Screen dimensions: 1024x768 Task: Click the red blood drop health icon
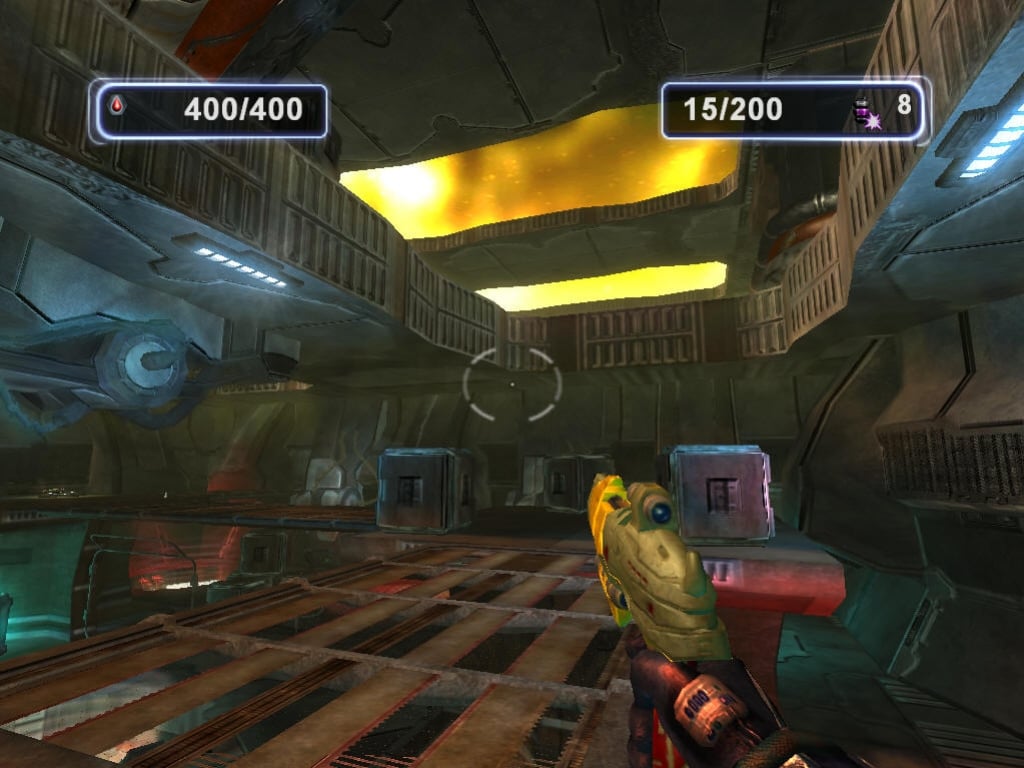tap(116, 105)
